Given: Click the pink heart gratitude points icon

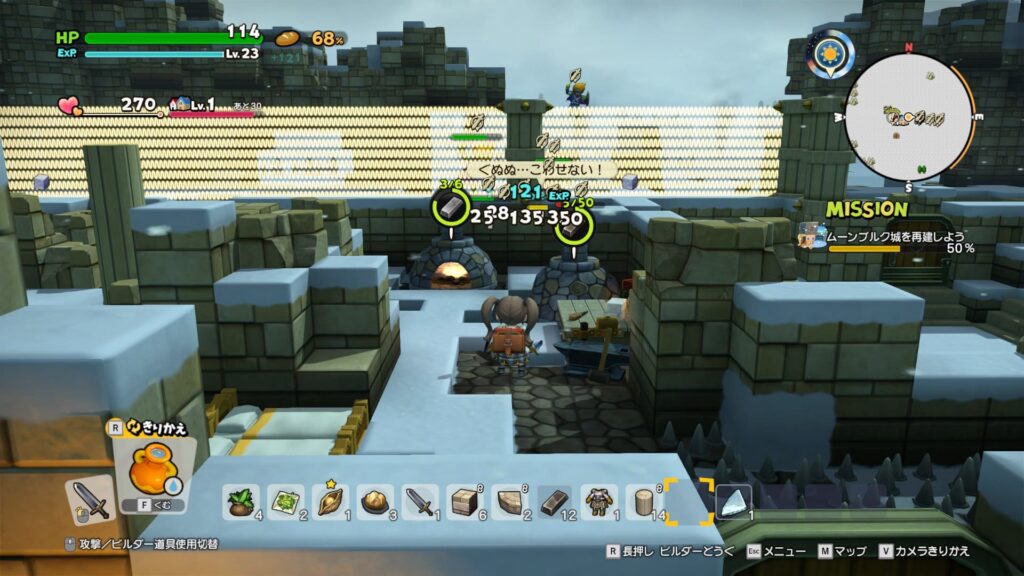Looking at the screenshot, I should 69,104.
